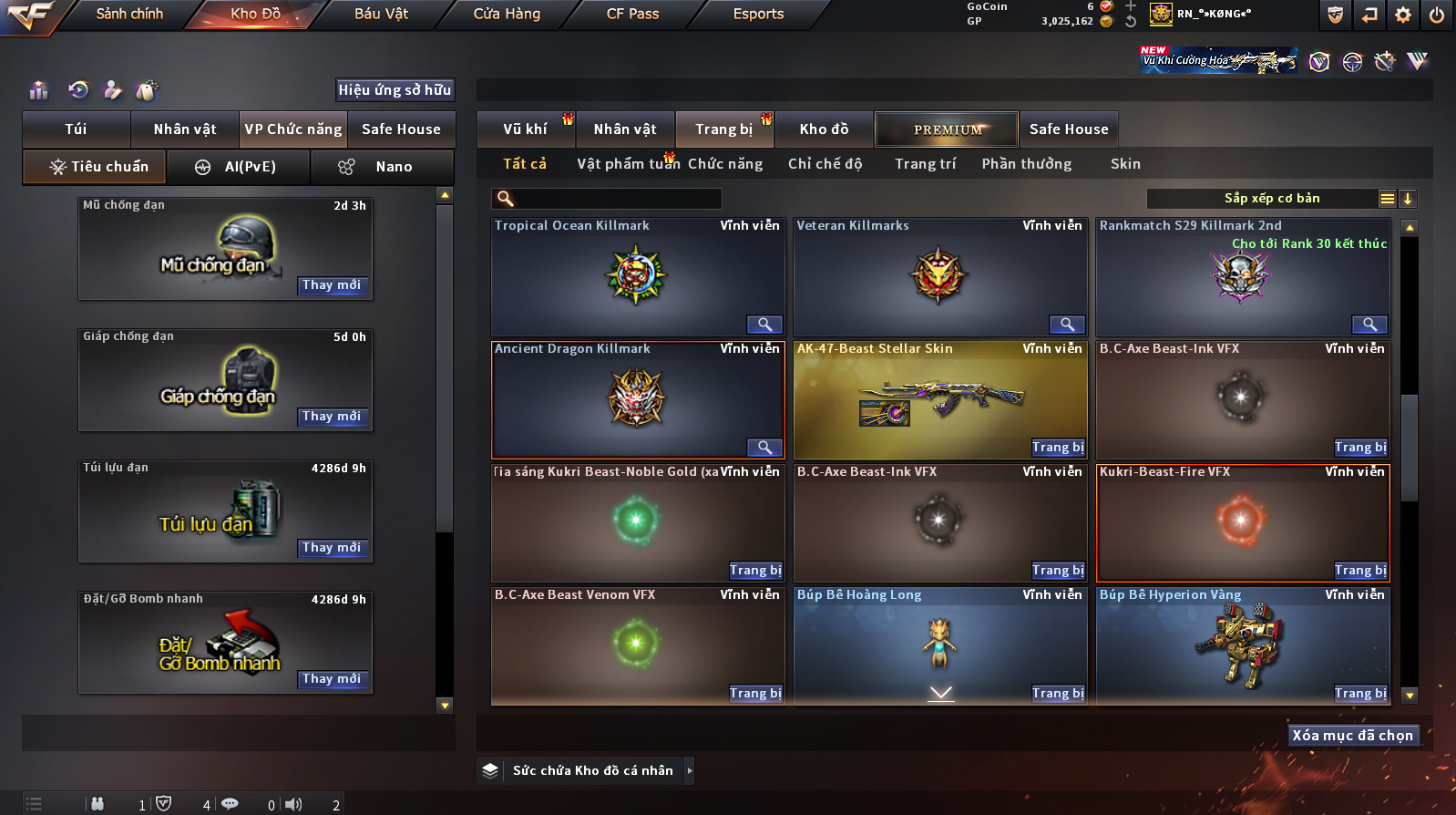Select the Túi loadout tab
The width and height of the screenshot is (1456, 815).
tap(76, 129)
